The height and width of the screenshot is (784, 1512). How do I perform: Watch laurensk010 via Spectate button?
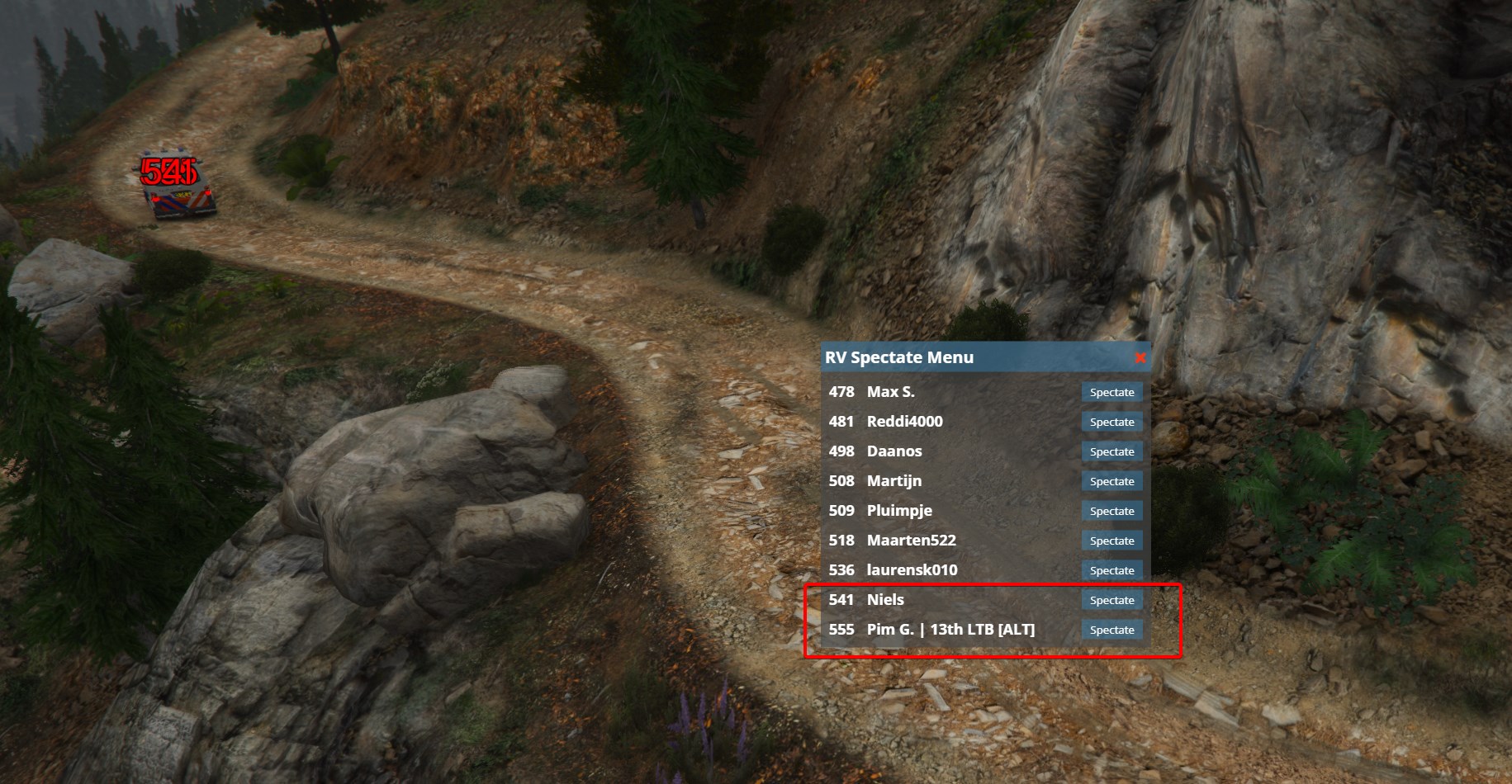[x=1111, y=570]
